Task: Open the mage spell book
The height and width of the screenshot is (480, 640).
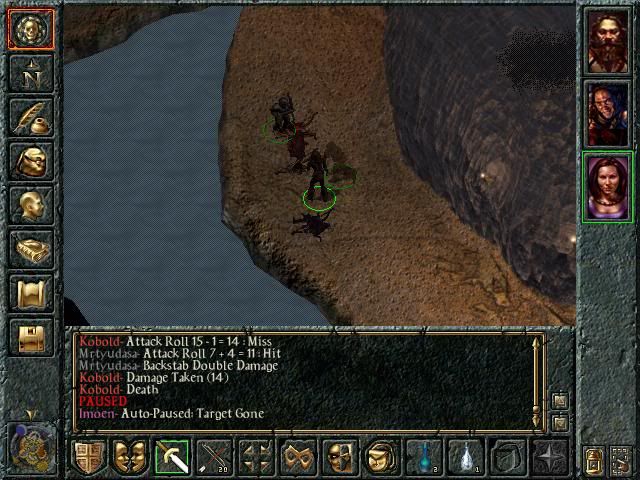Action: tap(31, 249)
